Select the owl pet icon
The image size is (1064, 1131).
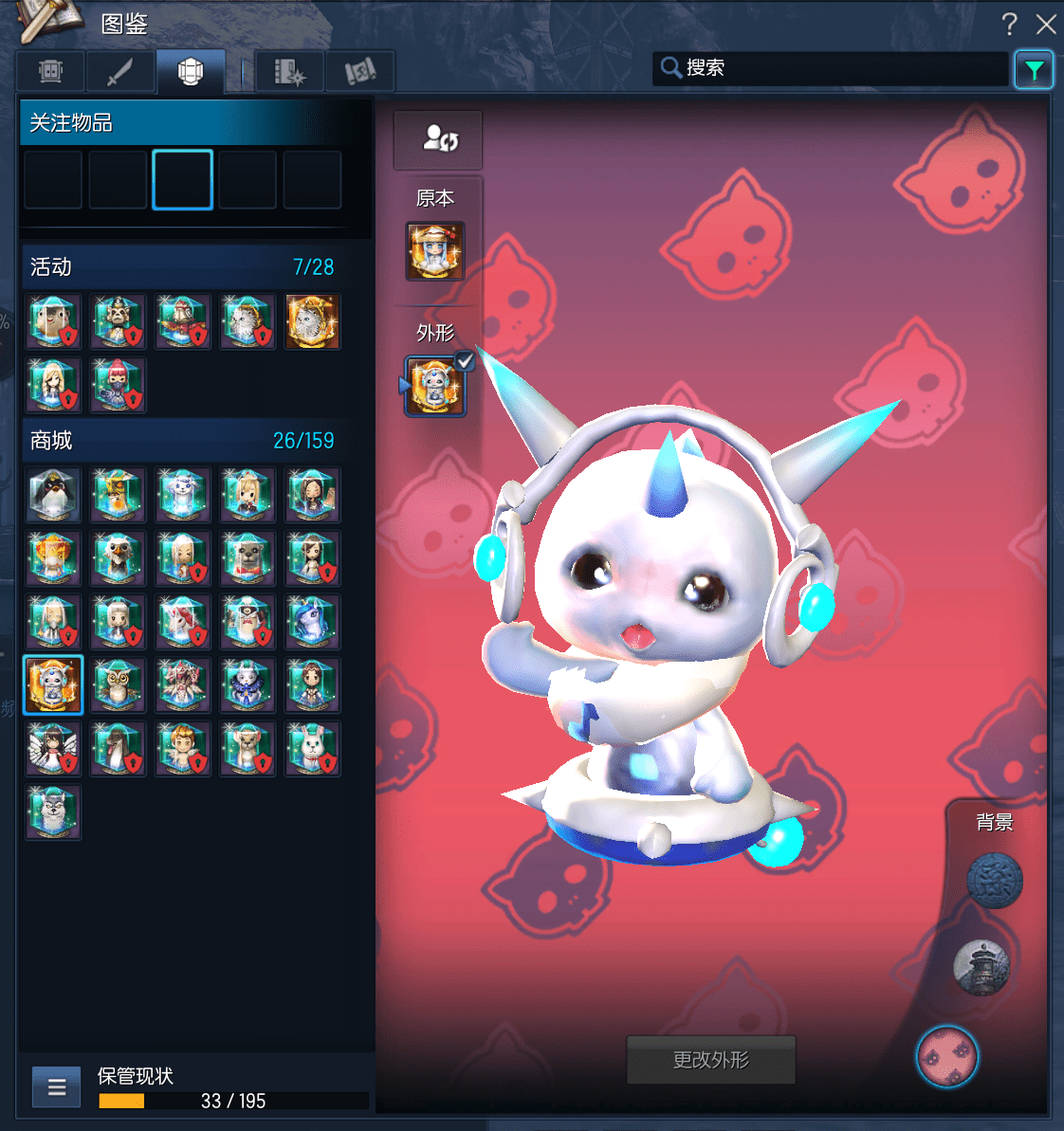(118, 684)
